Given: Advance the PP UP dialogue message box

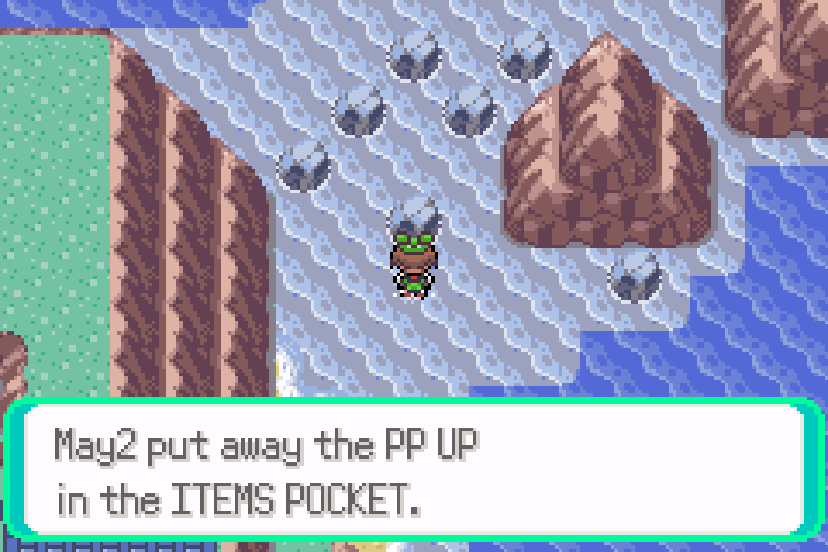Looking at the screenshot, I should pyautogui.click(x=413, y=471).
